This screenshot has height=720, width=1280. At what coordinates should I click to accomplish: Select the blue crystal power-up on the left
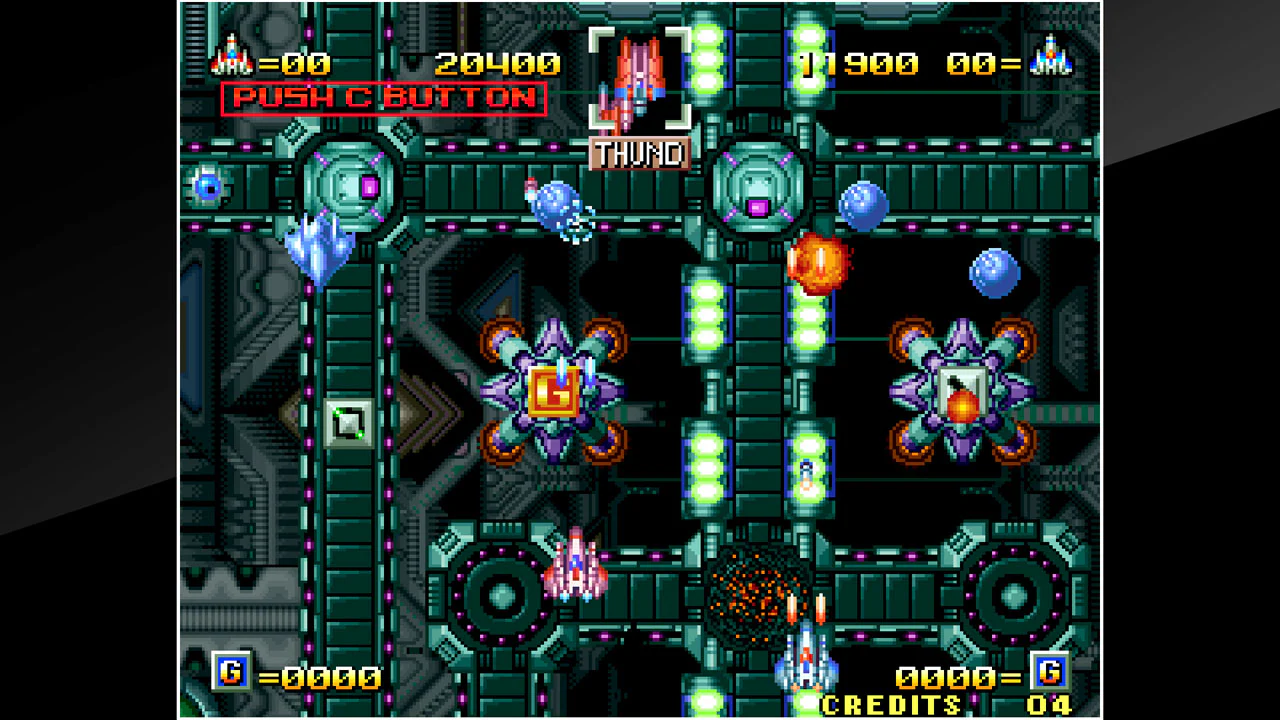click(318, 245)
